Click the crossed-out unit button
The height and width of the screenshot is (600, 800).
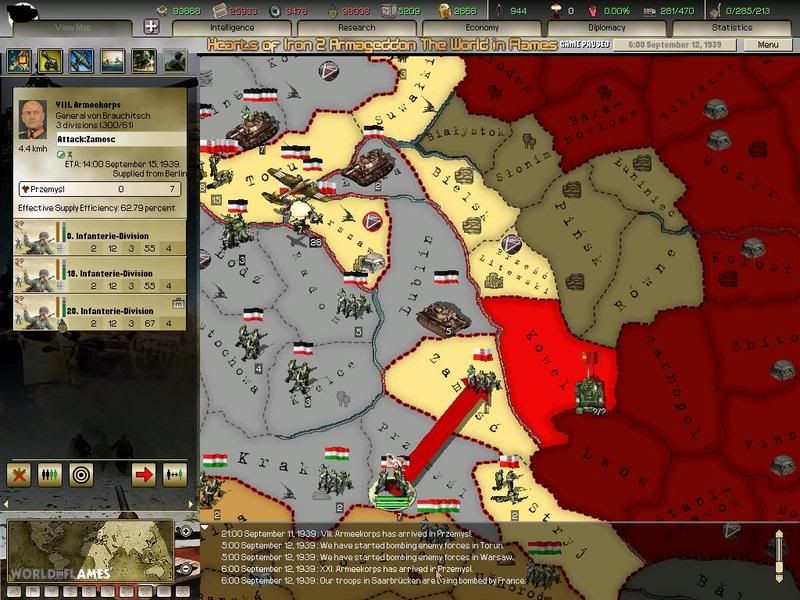[x=19, y=473]
